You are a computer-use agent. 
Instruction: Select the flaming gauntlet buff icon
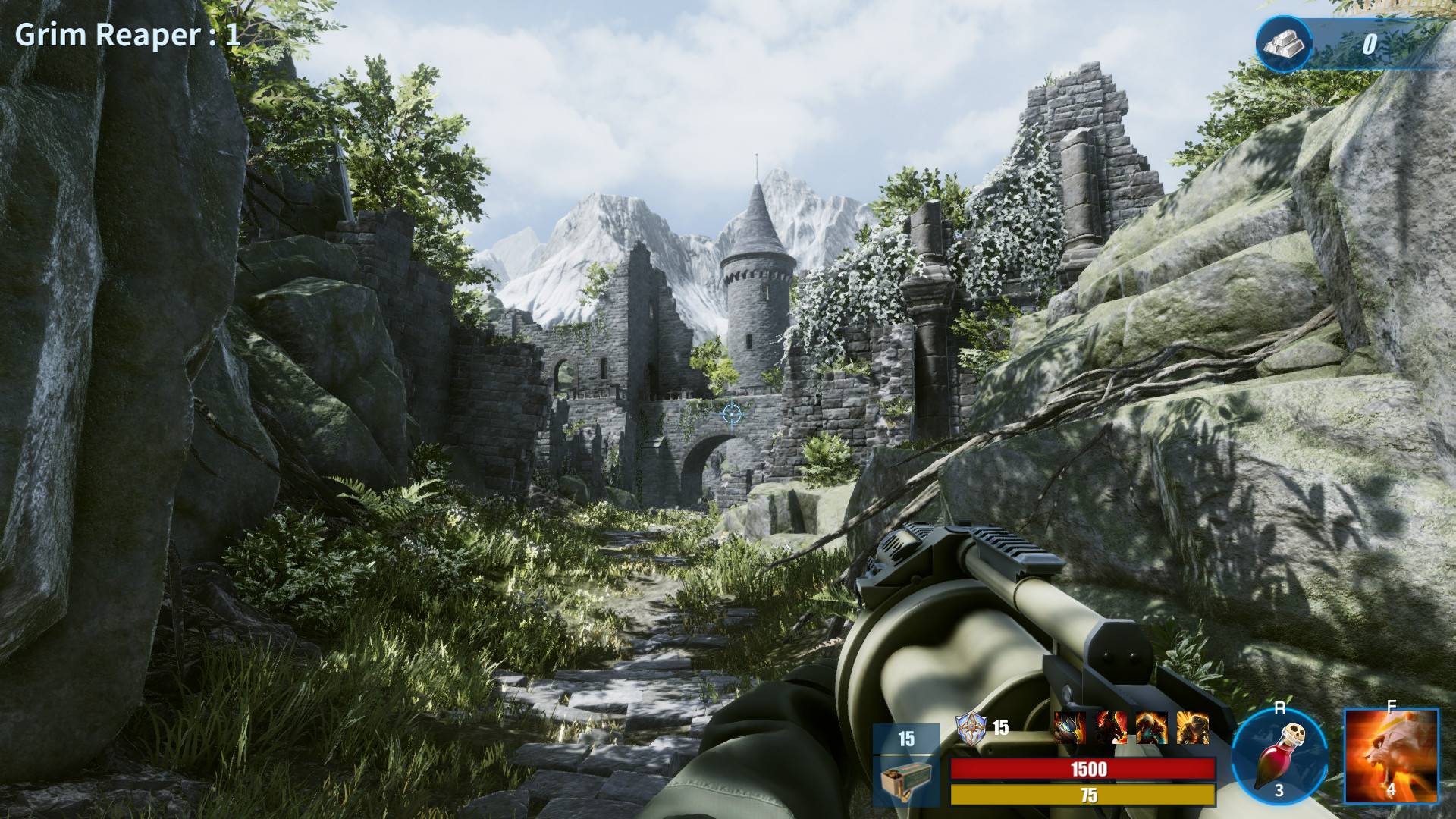coord(1069,728)
